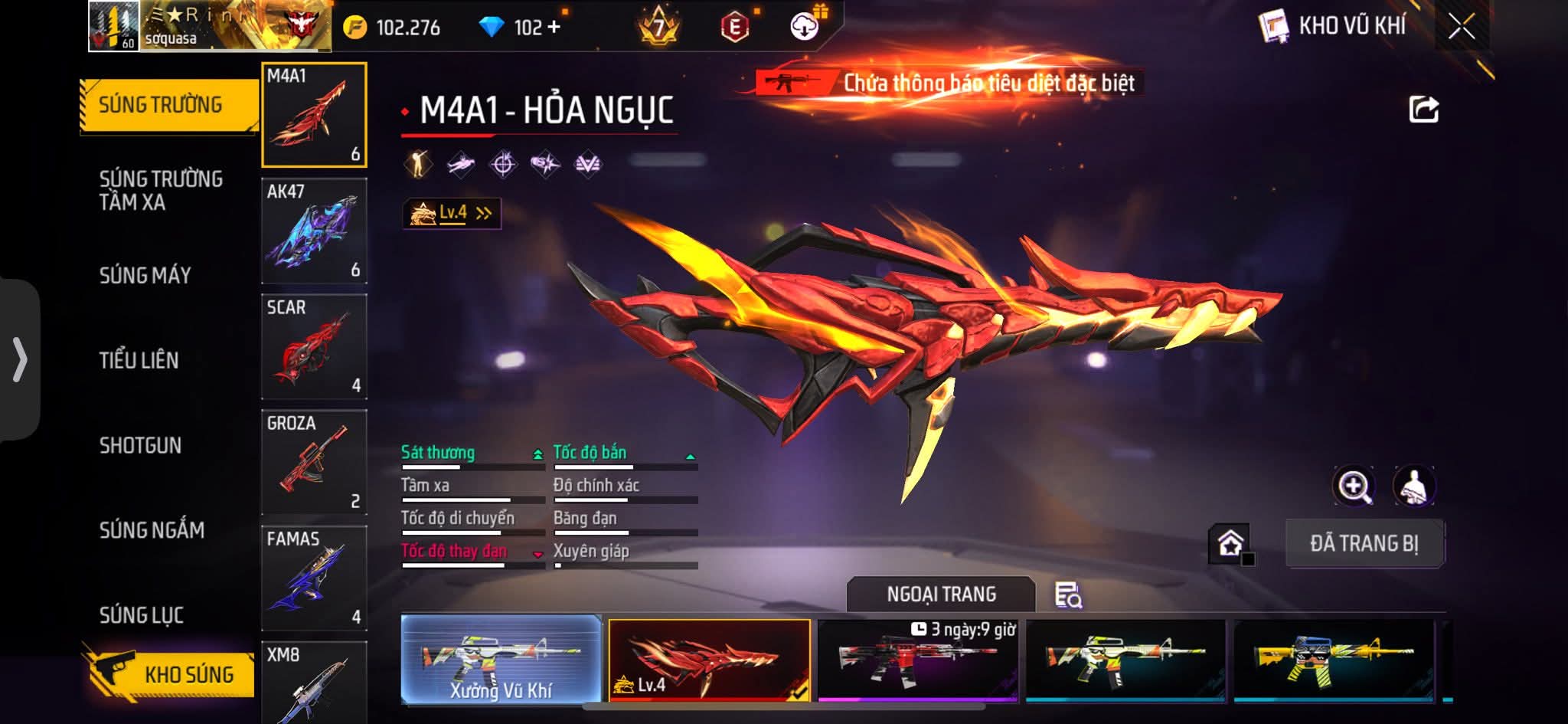Open the Ngoại Trang tab
Viewport: 1568px width, 724px height.
click(941, 595)
